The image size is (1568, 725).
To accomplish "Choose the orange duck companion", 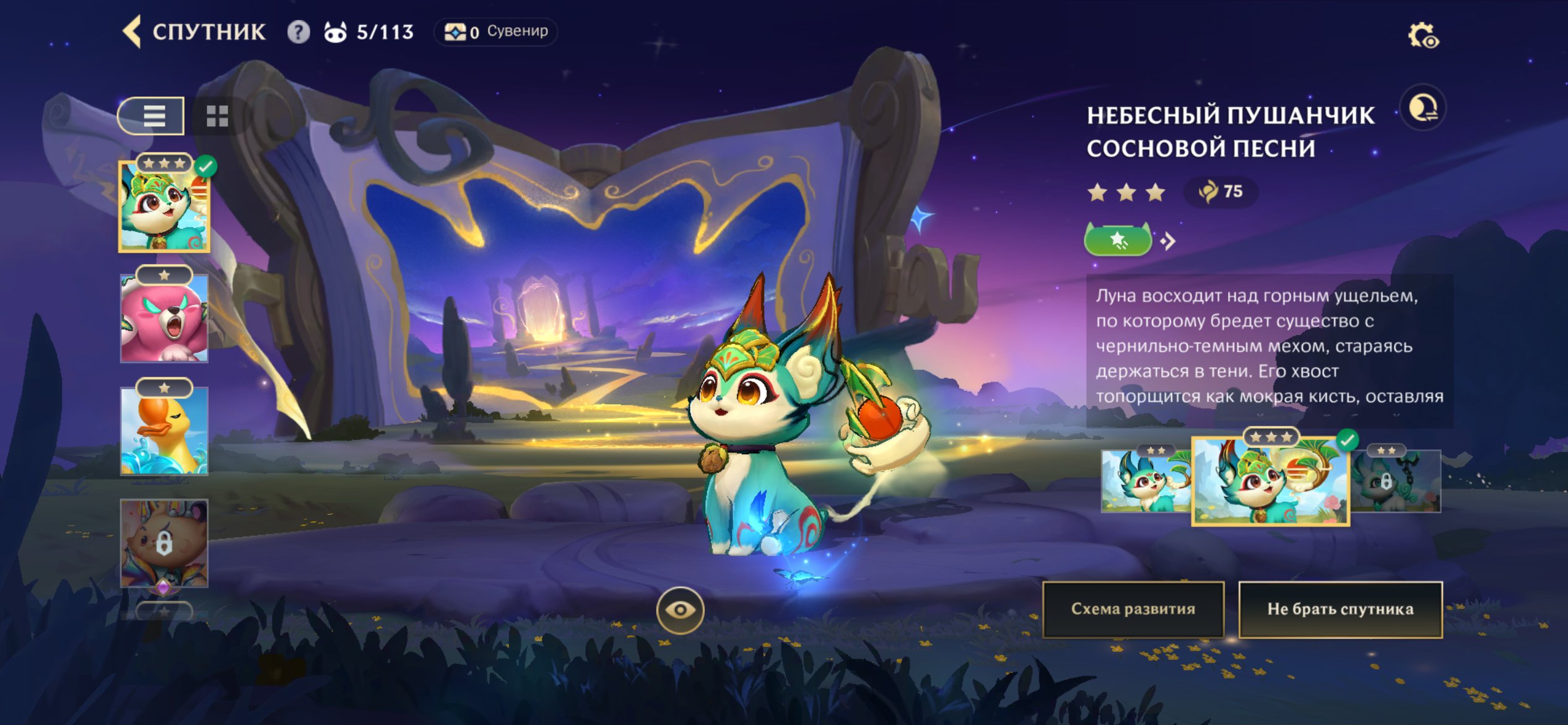I will tap(164, 431).
